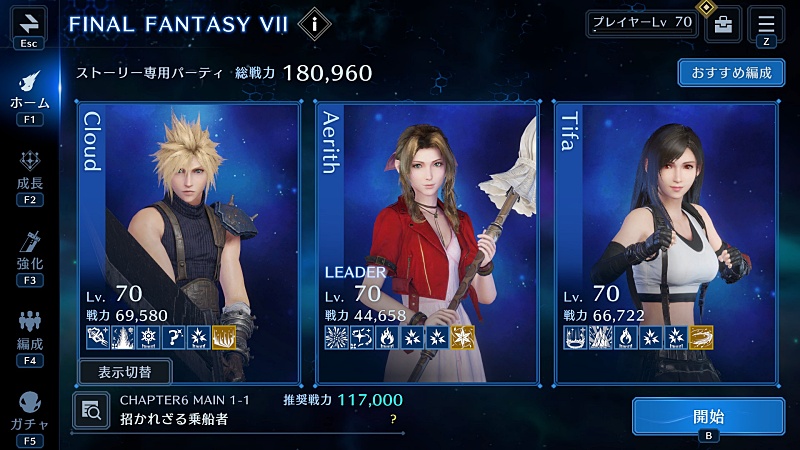Open the プレイヤーLv 70 player panel
This screenshot has height=450, width=800.
click(x=641, y=23)
